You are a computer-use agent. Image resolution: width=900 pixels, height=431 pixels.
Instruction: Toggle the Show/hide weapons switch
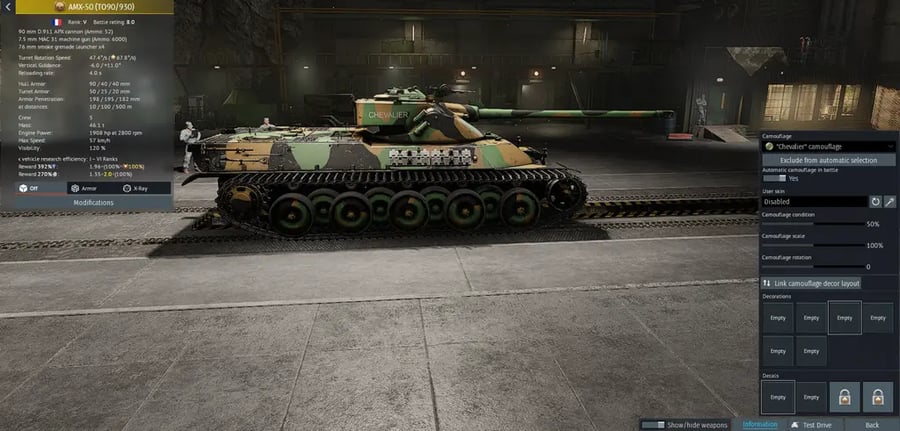click(653, 425)
